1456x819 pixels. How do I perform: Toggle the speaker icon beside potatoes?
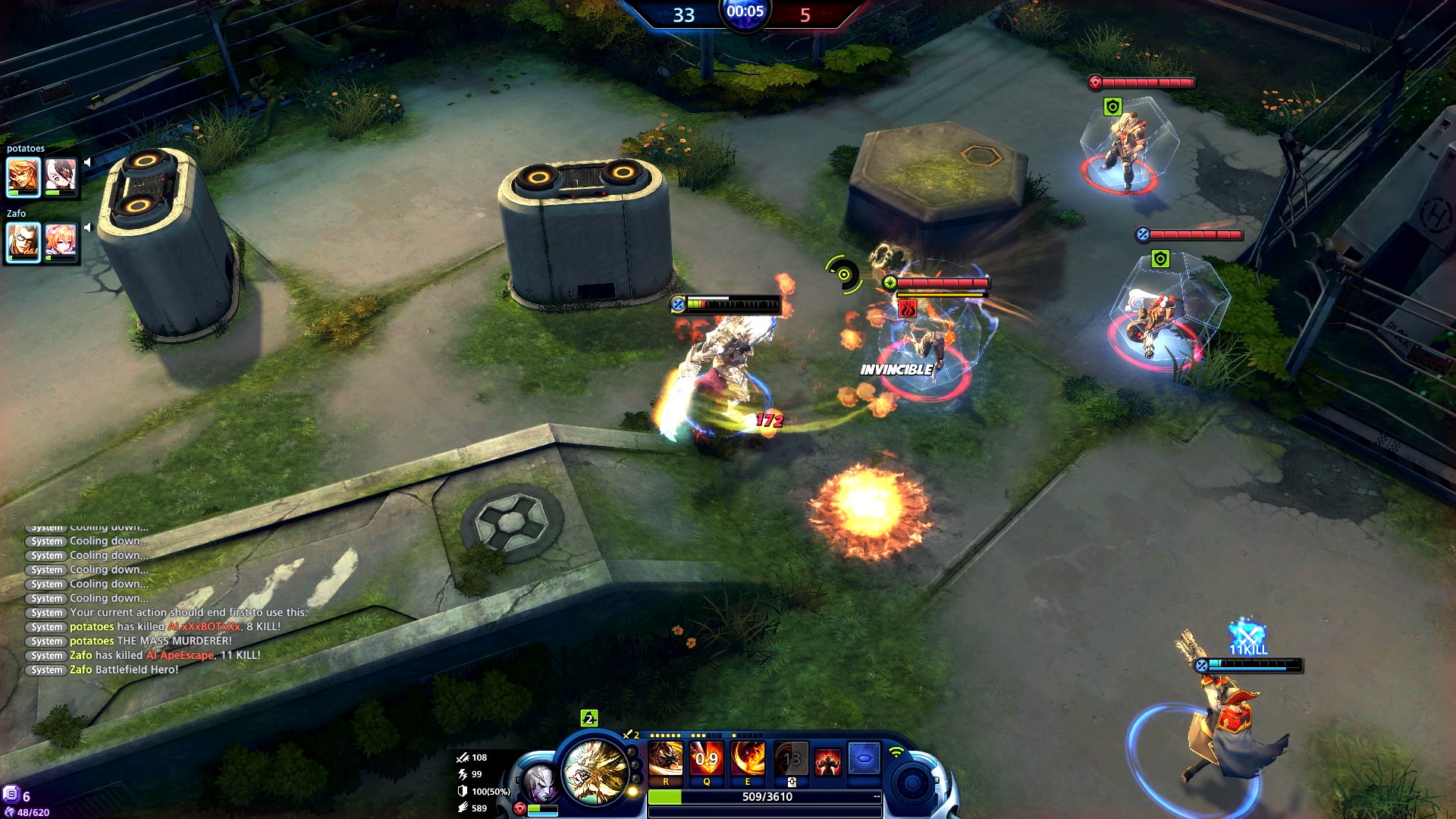pos(87,162)
